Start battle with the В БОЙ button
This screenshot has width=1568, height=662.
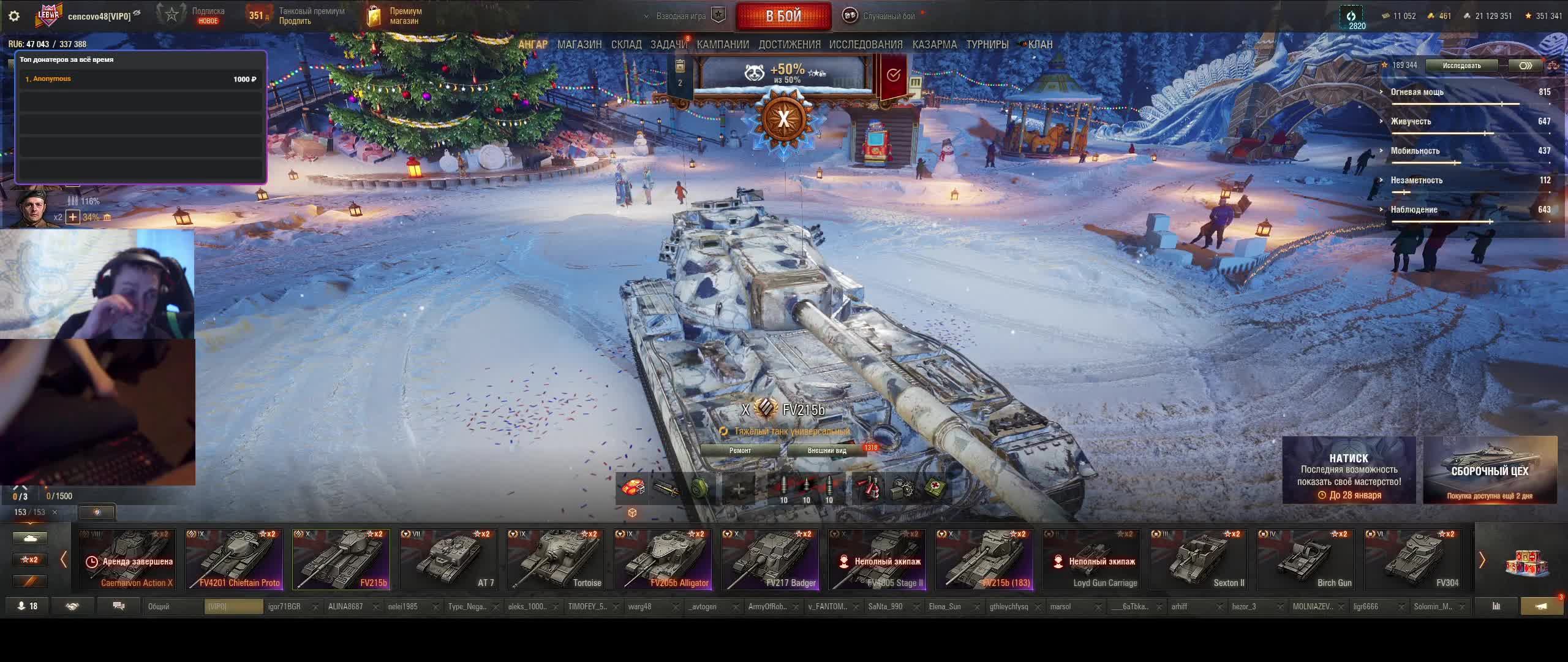[x=783, y=17]
